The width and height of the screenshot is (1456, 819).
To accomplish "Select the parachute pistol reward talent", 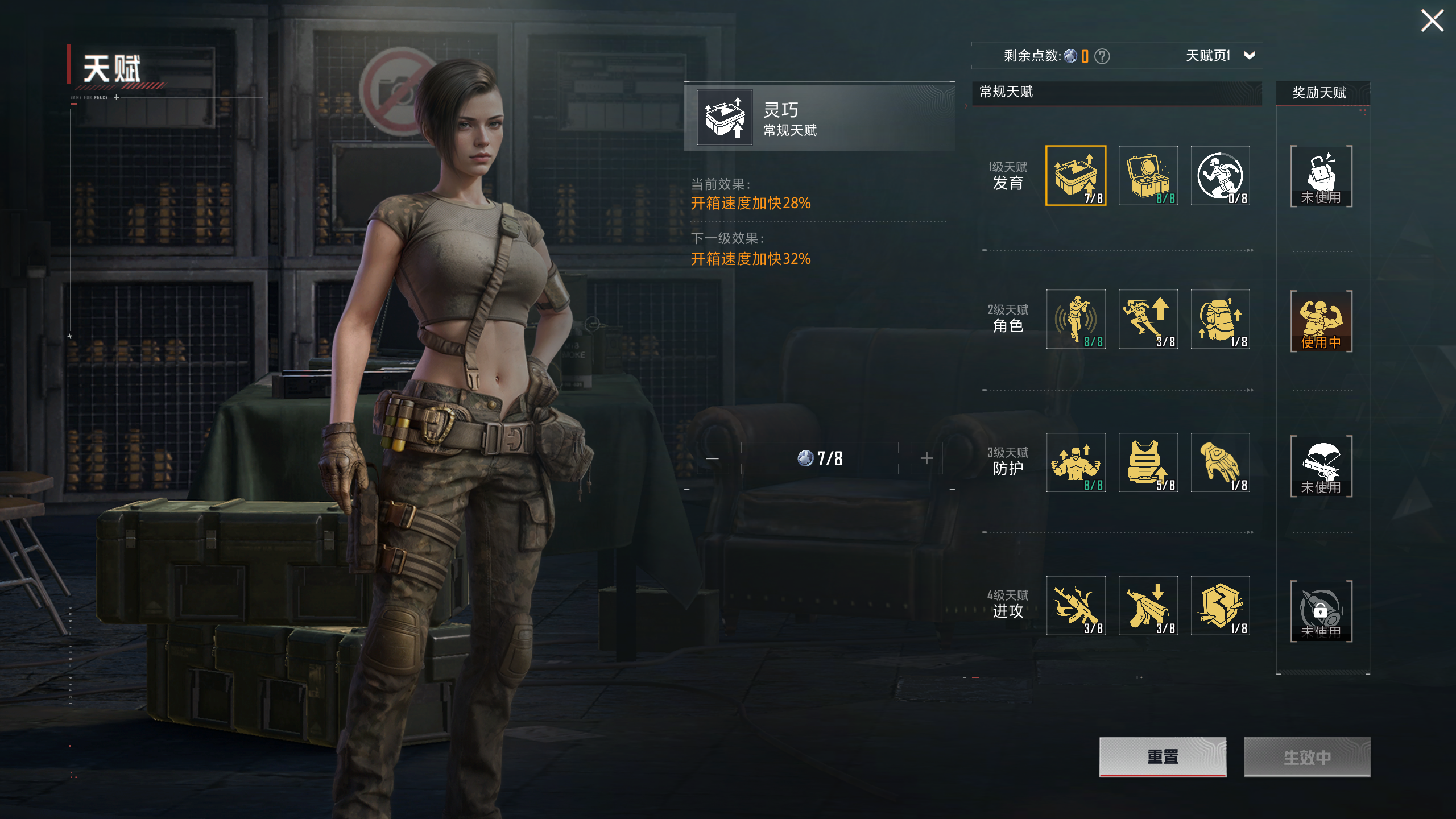I will (1321, 466).
